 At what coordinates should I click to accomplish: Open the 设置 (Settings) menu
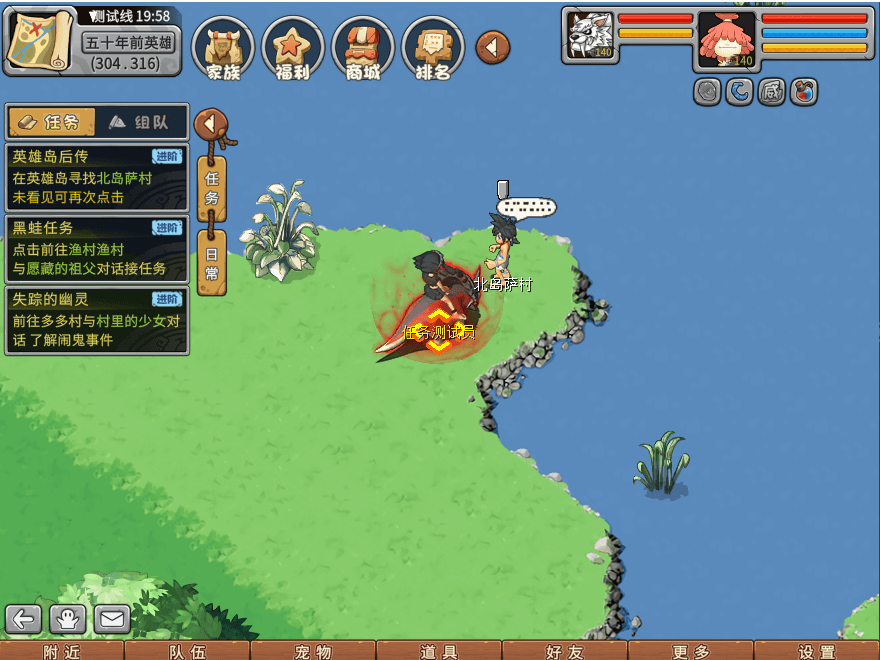pos(817,651)
